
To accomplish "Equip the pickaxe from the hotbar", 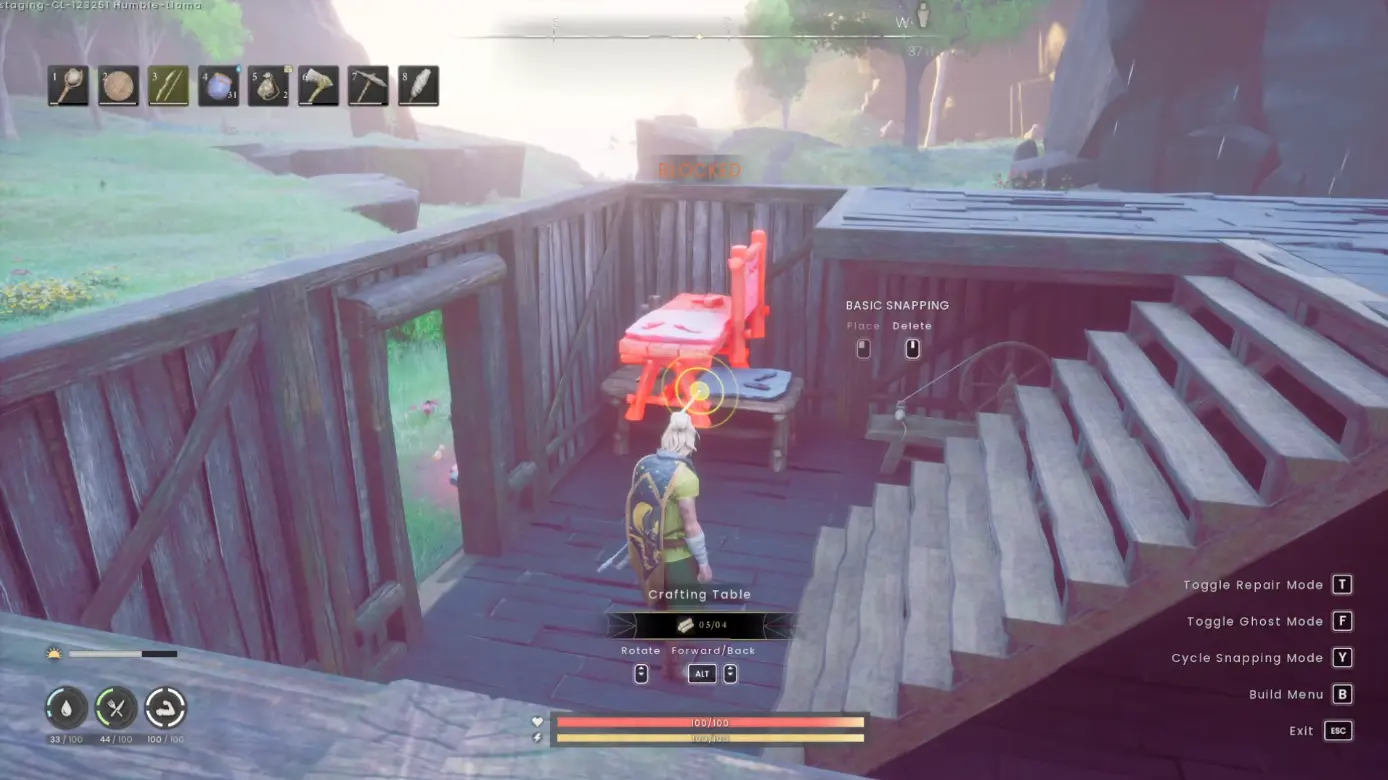I will (x=368, y=86).
